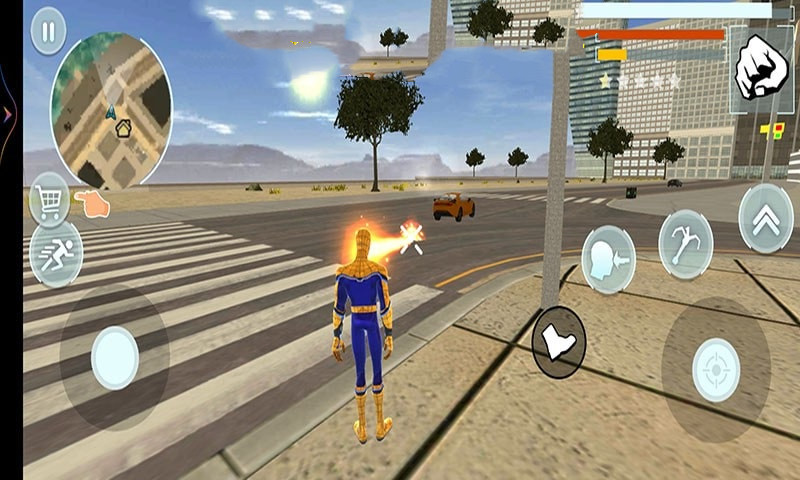This screenshot has width=800, height=480.
Task: Open the shopping cart store
Action: pos(49,199)
